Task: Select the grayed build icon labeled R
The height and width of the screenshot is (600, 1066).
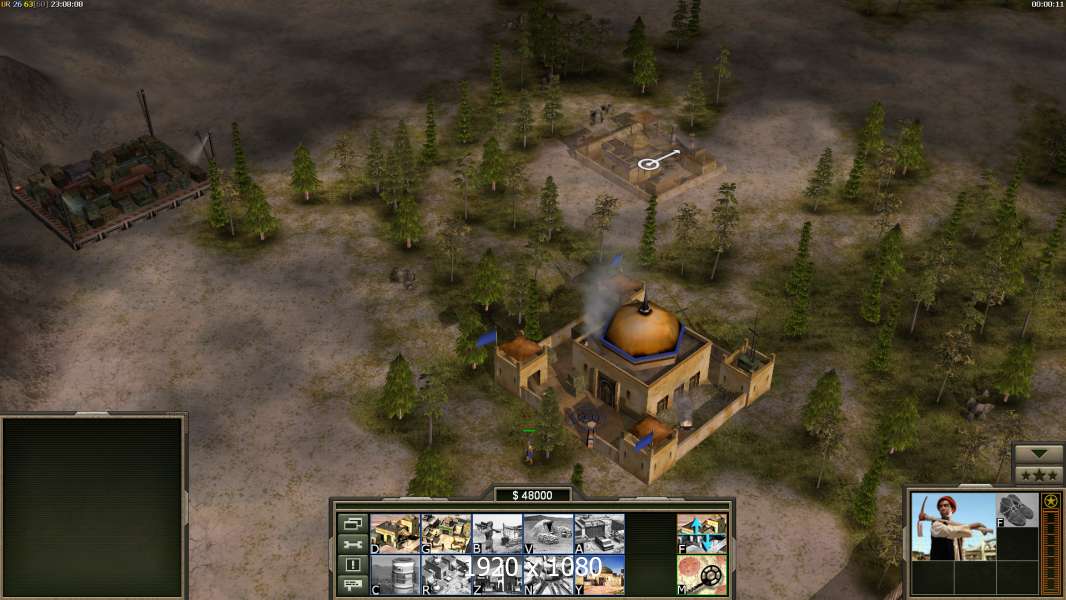Action: (446, 574)
